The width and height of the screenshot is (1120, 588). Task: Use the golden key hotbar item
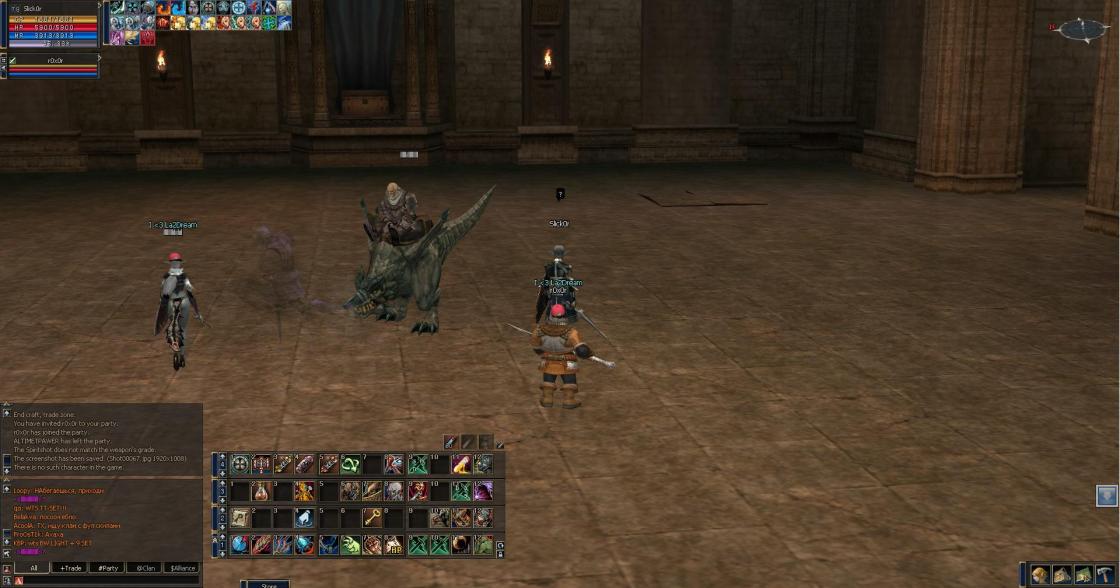coord(372,518)
